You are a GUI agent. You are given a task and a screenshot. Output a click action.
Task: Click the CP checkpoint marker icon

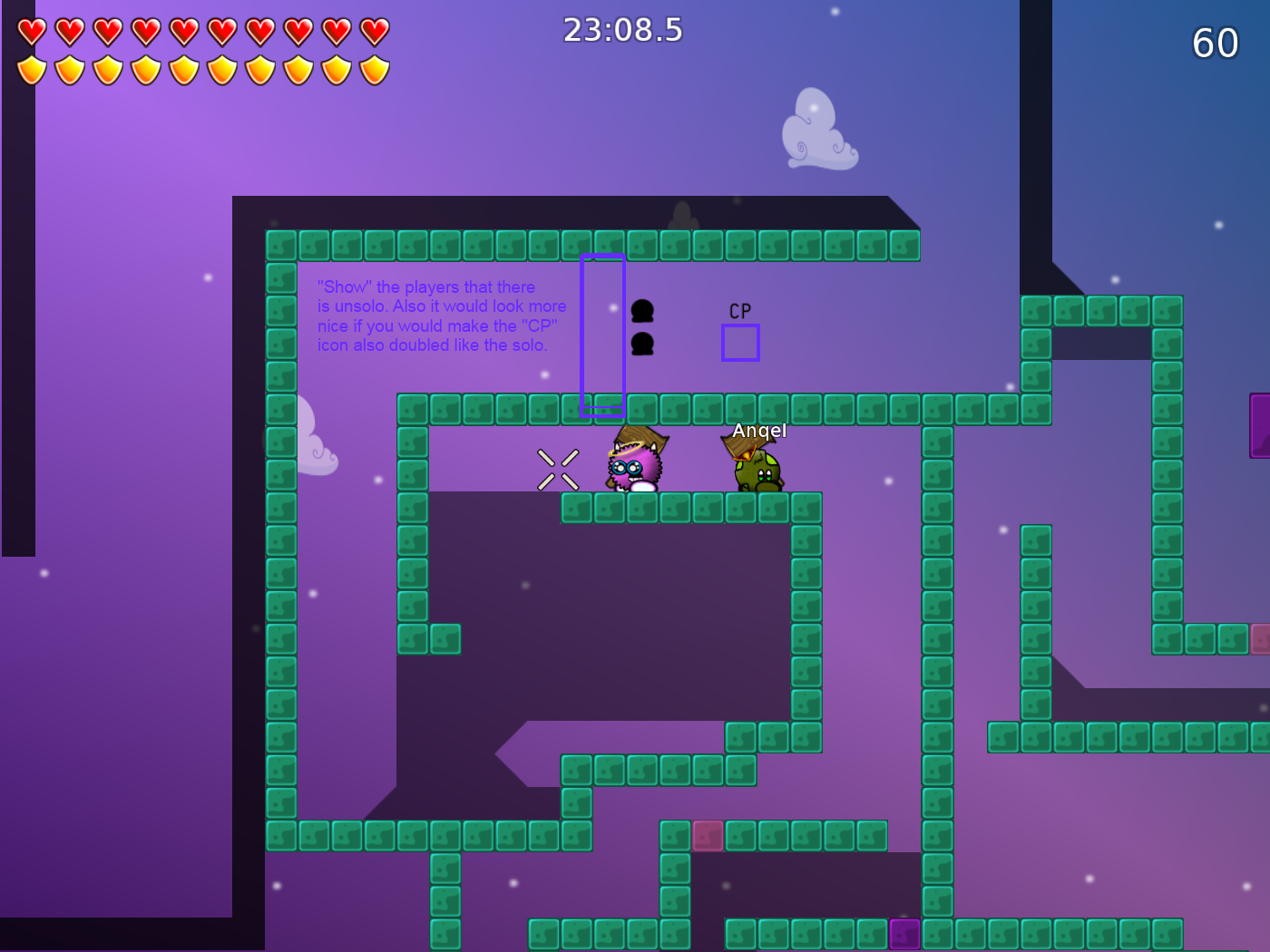[739, 310]
